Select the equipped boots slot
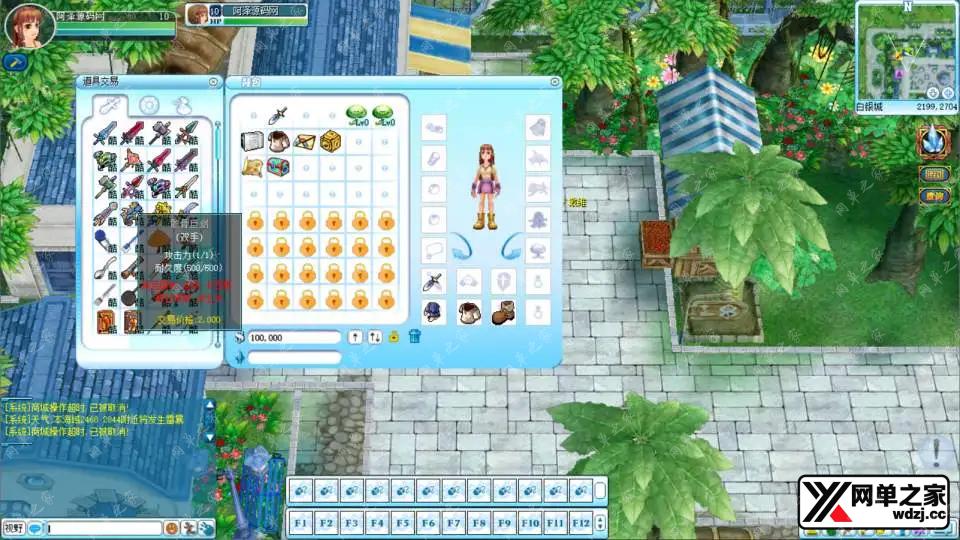960x540 pixels. 502,311
